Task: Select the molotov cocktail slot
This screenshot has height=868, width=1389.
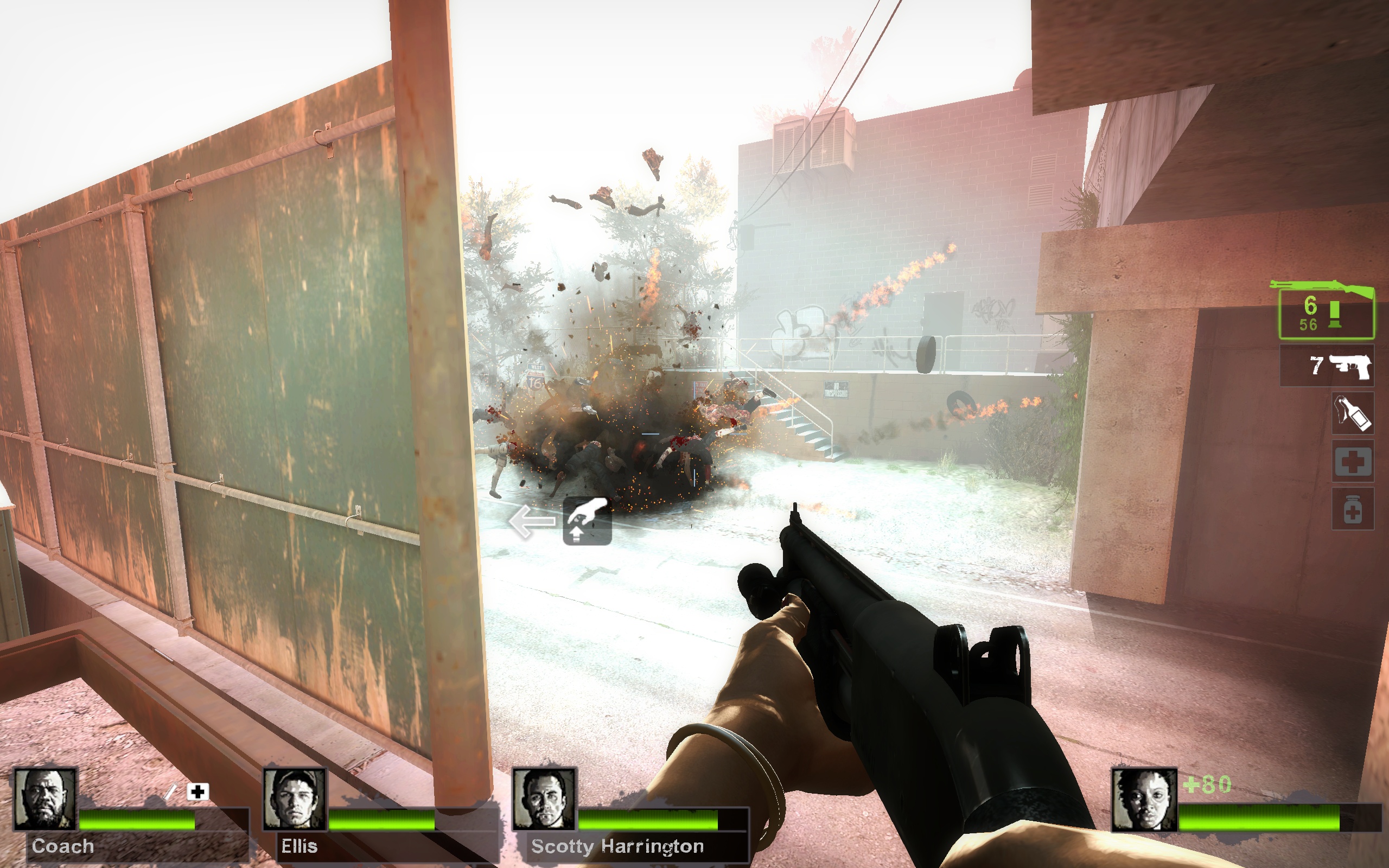Action: (1352, 413)
